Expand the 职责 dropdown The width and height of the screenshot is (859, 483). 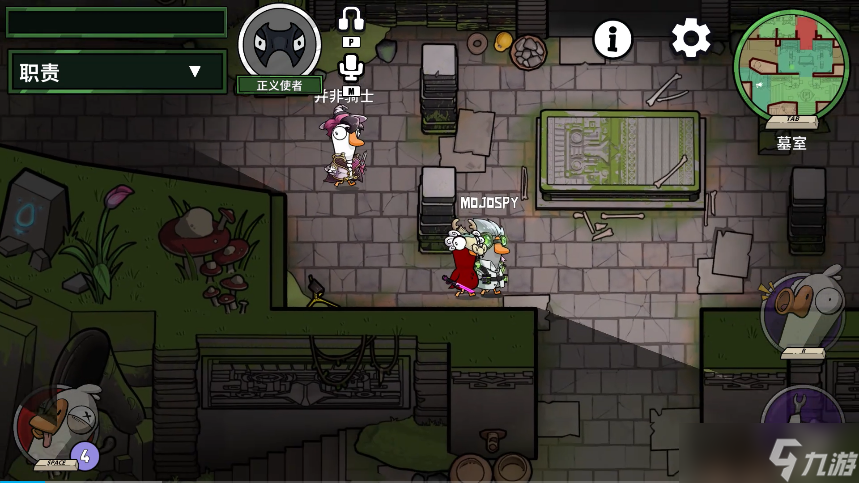click(x=117, y=72)
